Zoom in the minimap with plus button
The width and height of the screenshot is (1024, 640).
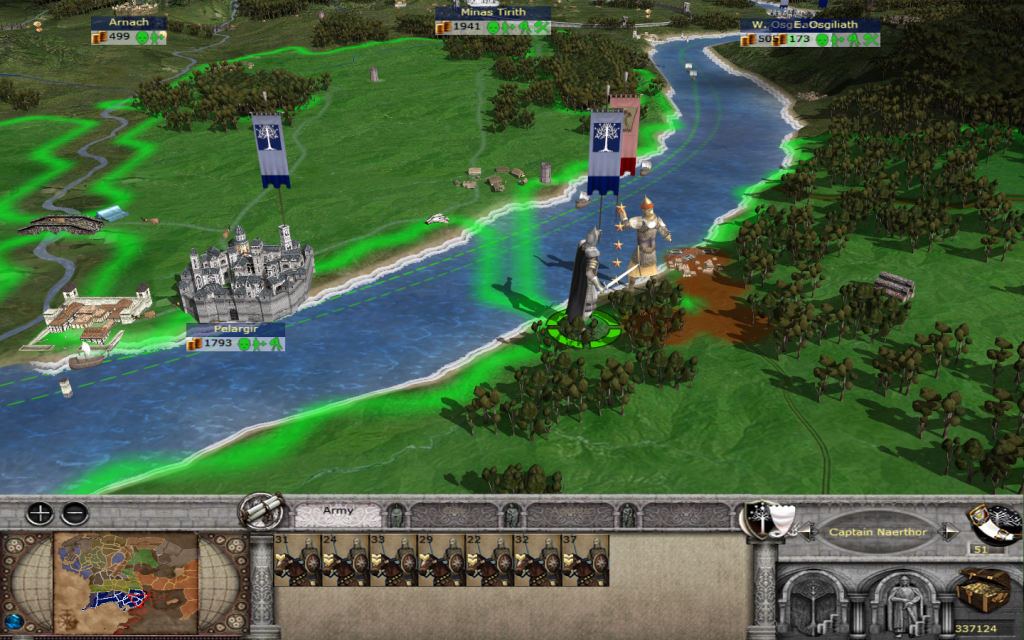coord(39,514)
